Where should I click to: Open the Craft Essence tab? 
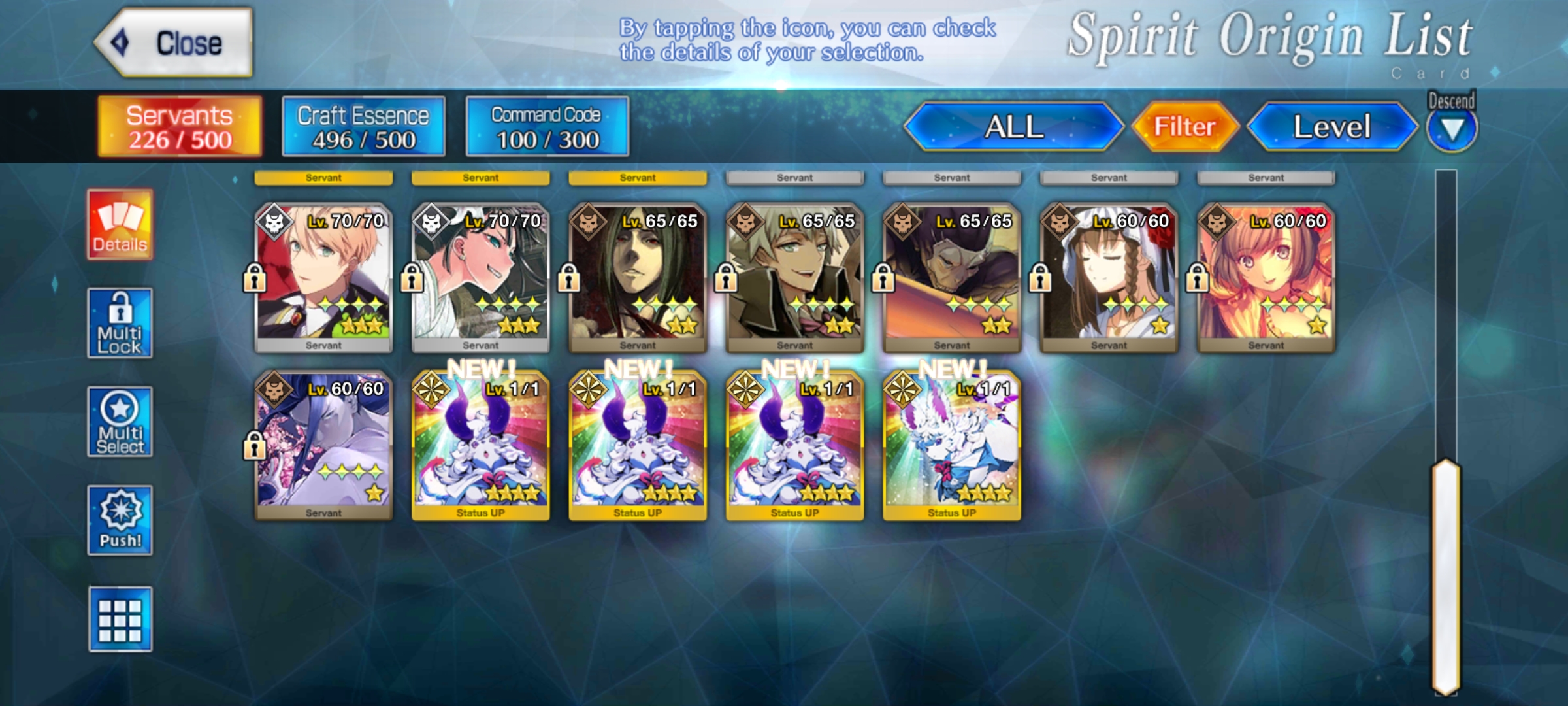(363, 127)
